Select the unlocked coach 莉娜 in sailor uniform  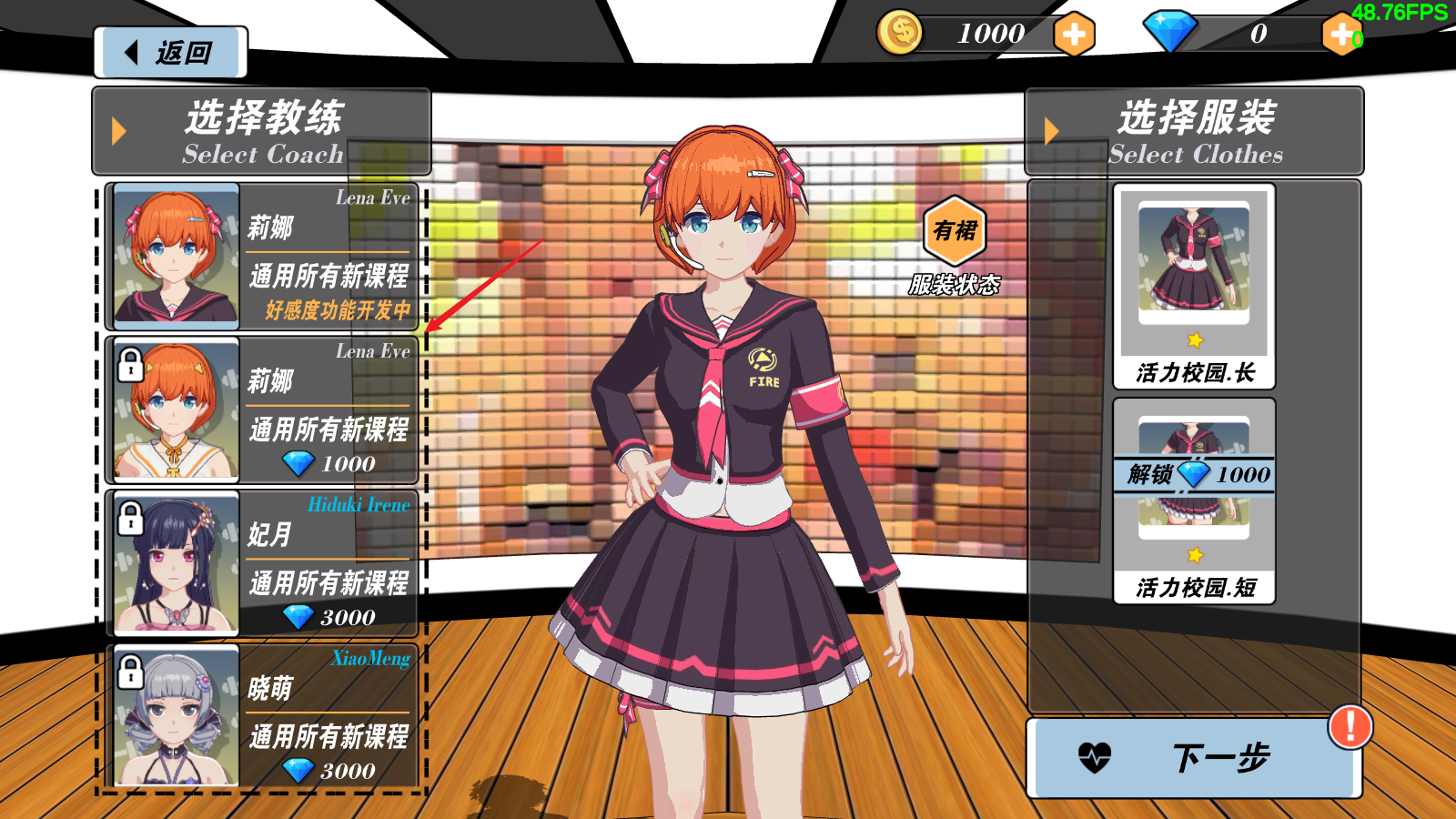pyautogui.click(x=262, y=257)
